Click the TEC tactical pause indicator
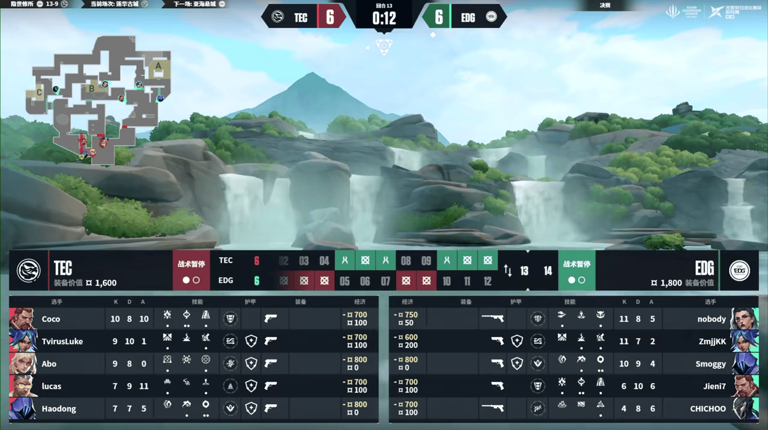Image resolution: width=768 pixels, height=430 pixels. tap(191, 271)
